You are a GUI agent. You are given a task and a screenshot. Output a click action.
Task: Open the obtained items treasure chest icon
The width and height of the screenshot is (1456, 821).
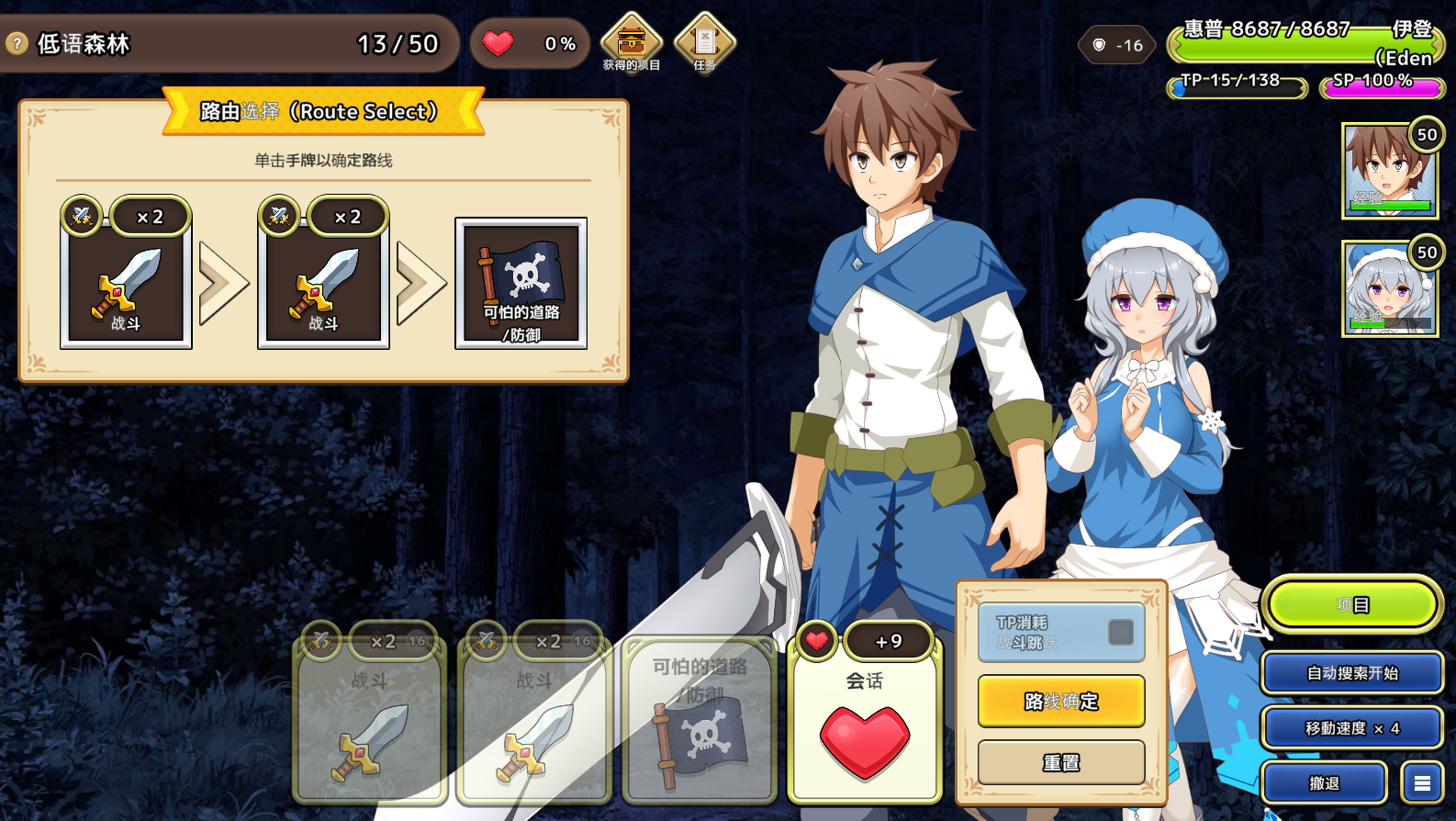(x=631, y=41)
